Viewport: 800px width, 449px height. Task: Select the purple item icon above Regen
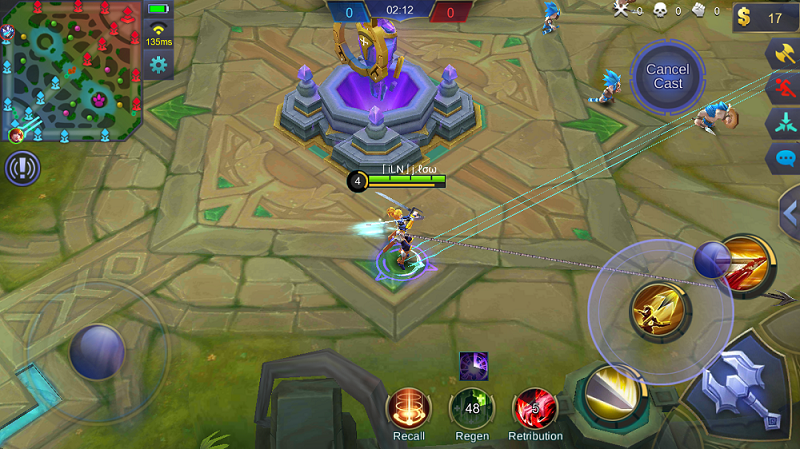coord(473,366)
